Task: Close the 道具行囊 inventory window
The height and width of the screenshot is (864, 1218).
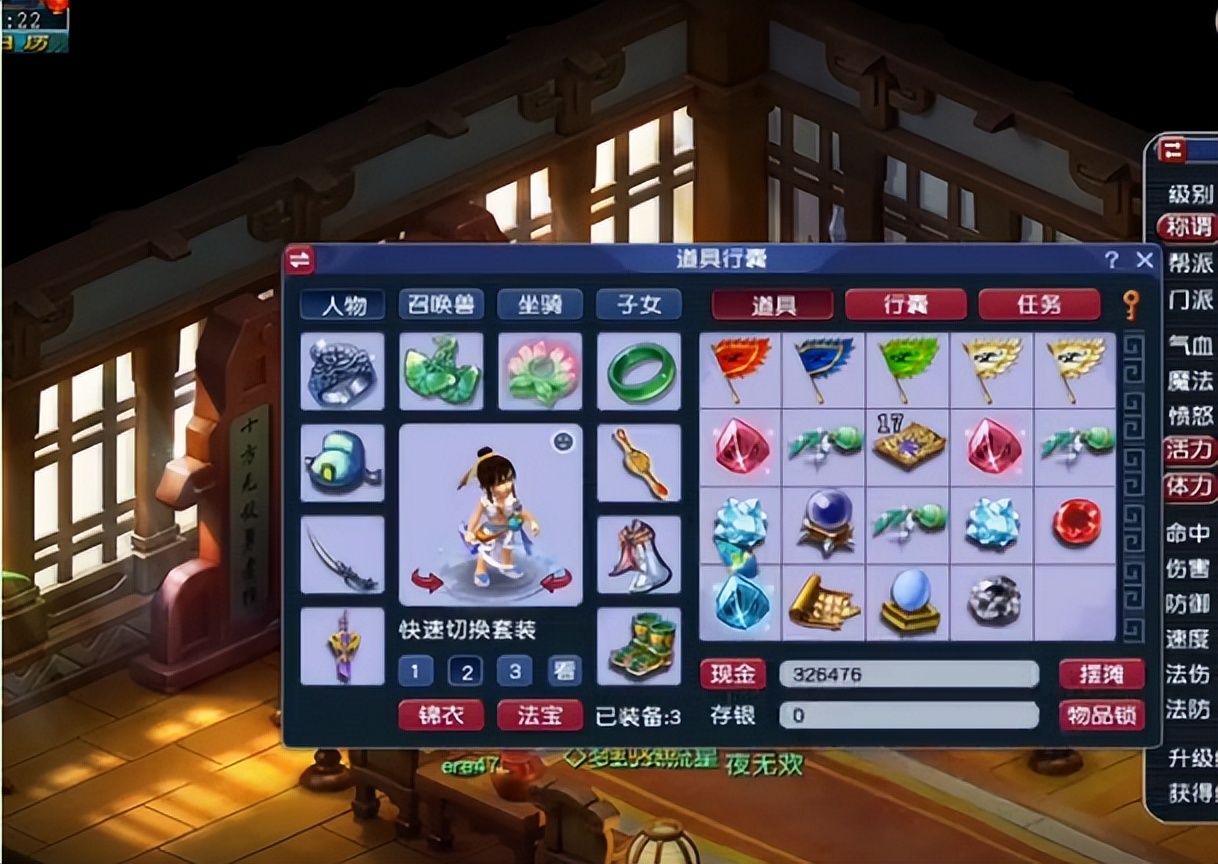Action: coord(1145,260)
